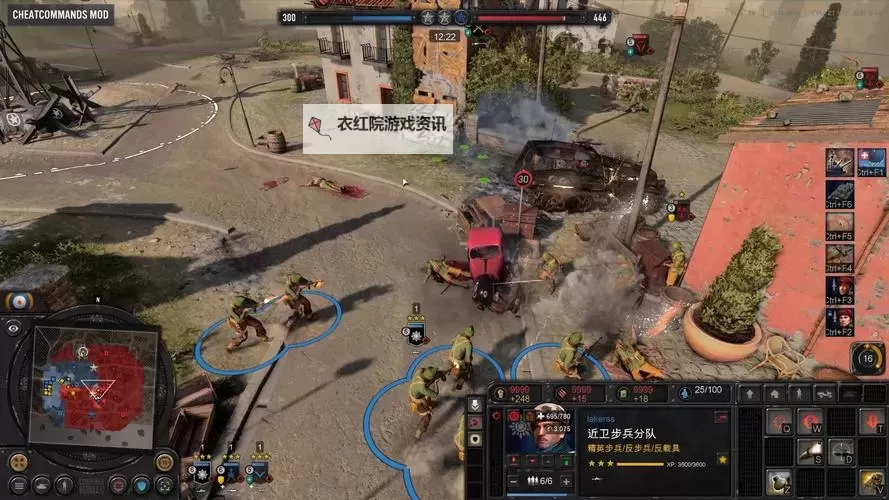Toggle the eye icon beside the minimap
This screenshot has width=889, height=500.
pyautogui.click(x=13, y=327)
